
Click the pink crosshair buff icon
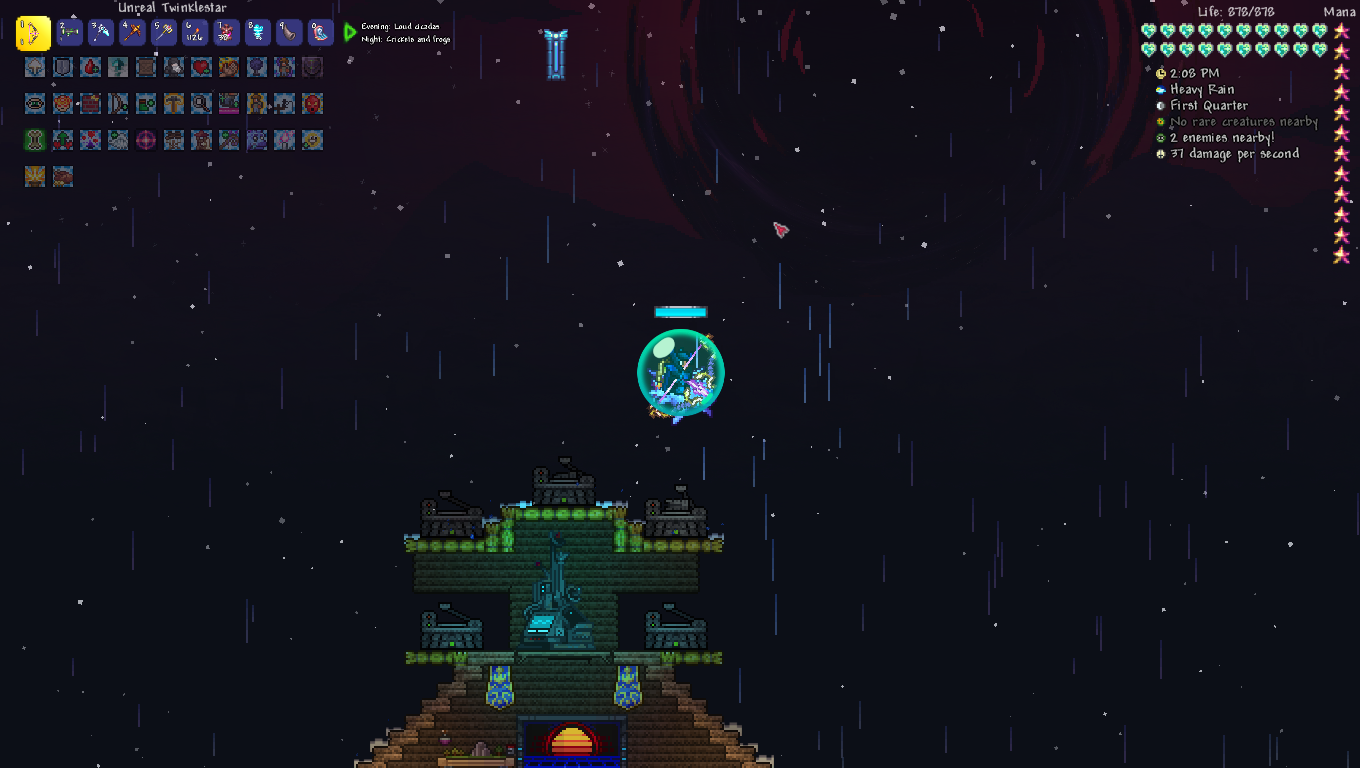click(x=146, y=139)
